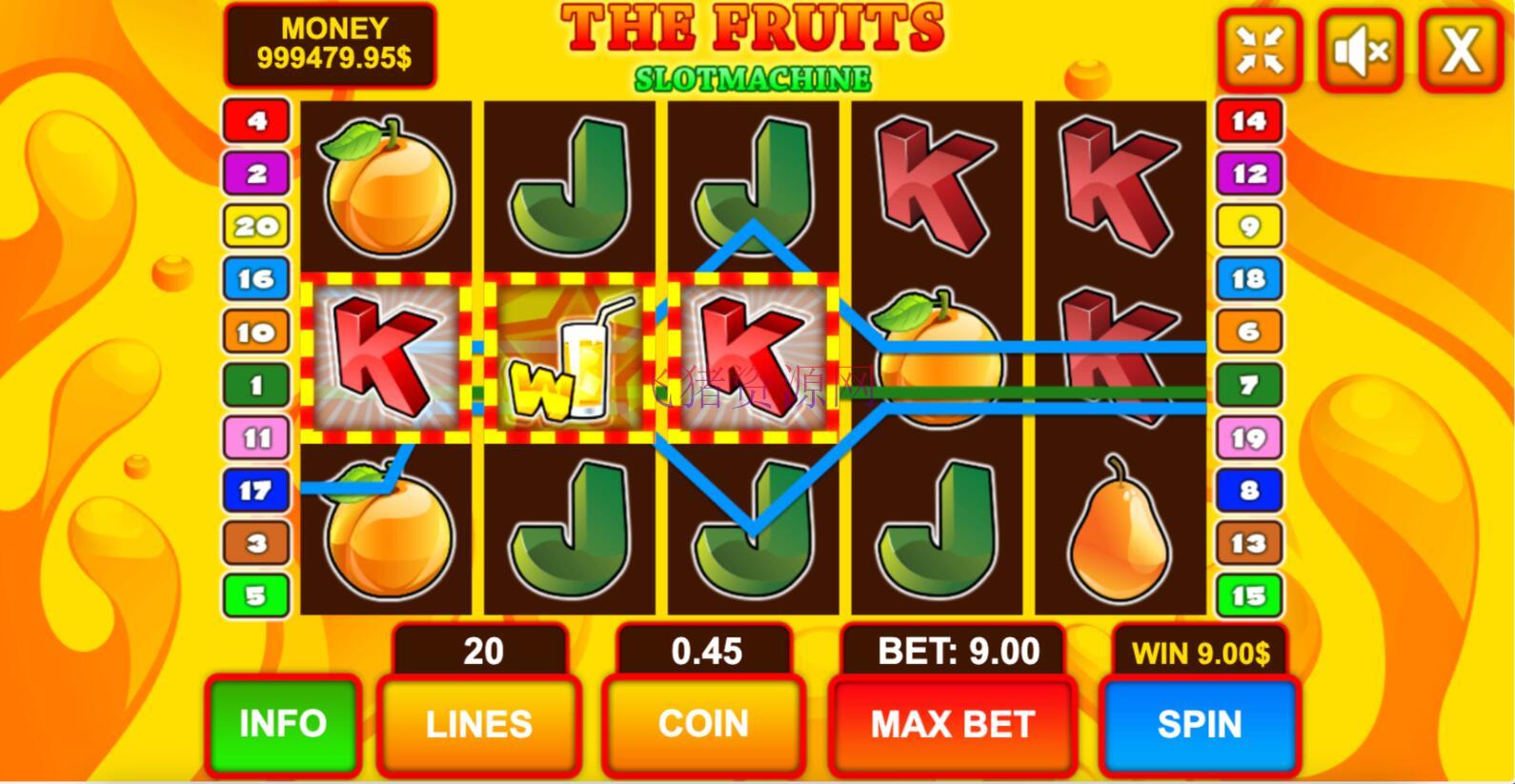Open the LINES selector
Screen dimensions: 1515x784
[x=479, y=724]
